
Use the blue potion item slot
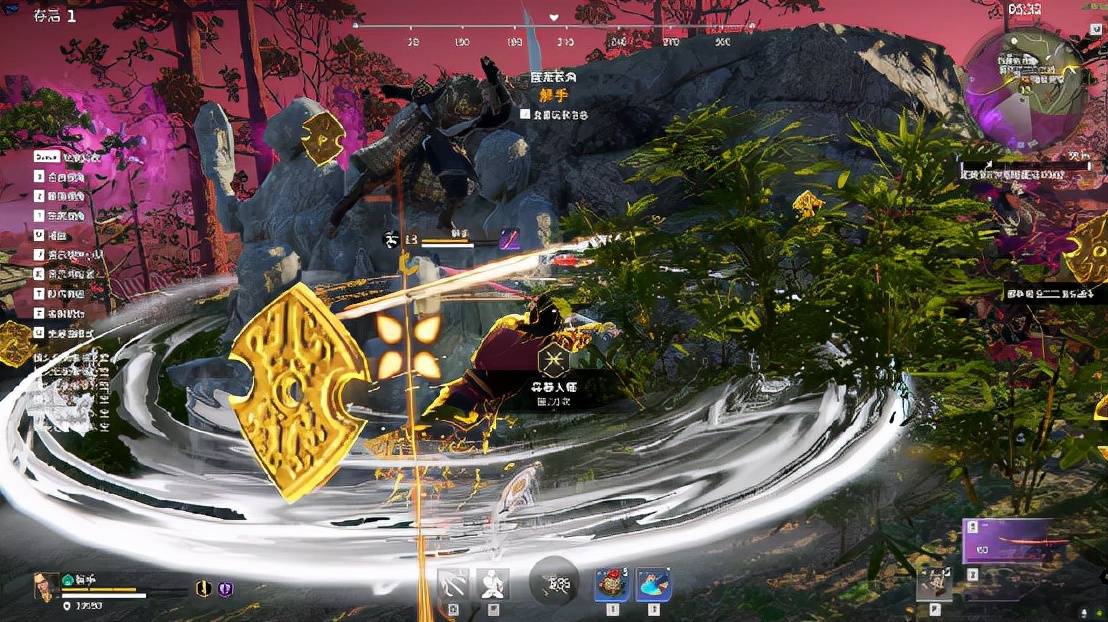point(653,585)
